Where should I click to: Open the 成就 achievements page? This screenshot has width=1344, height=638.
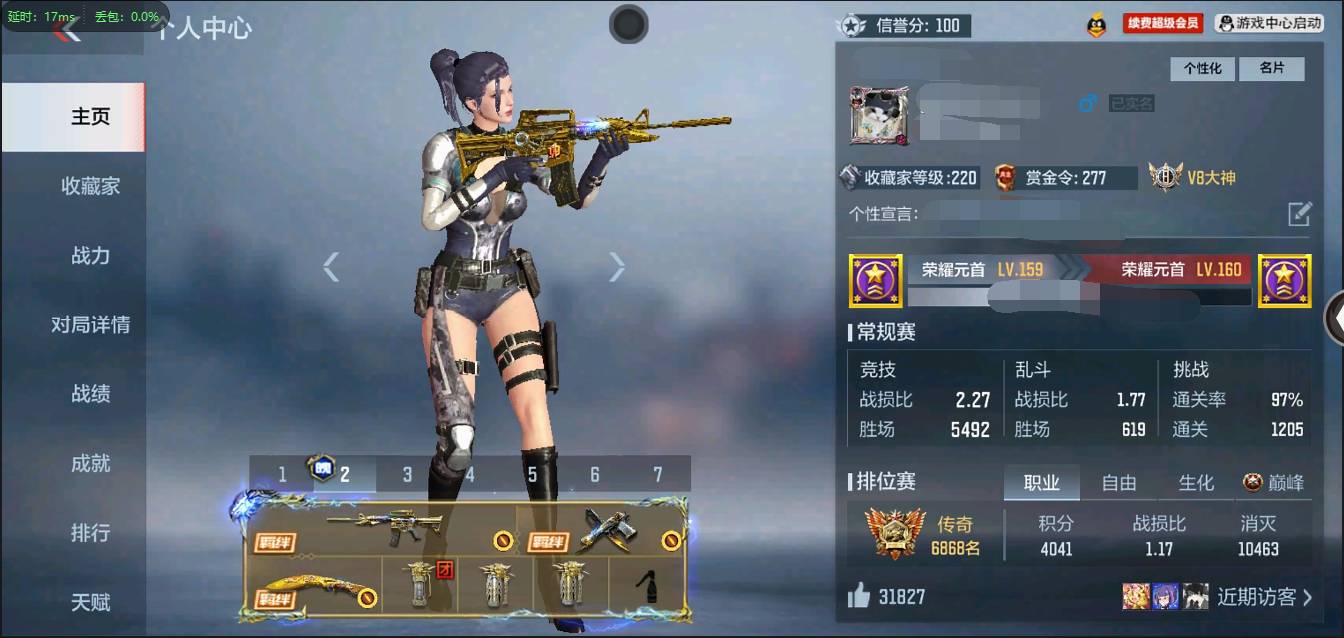90,464
